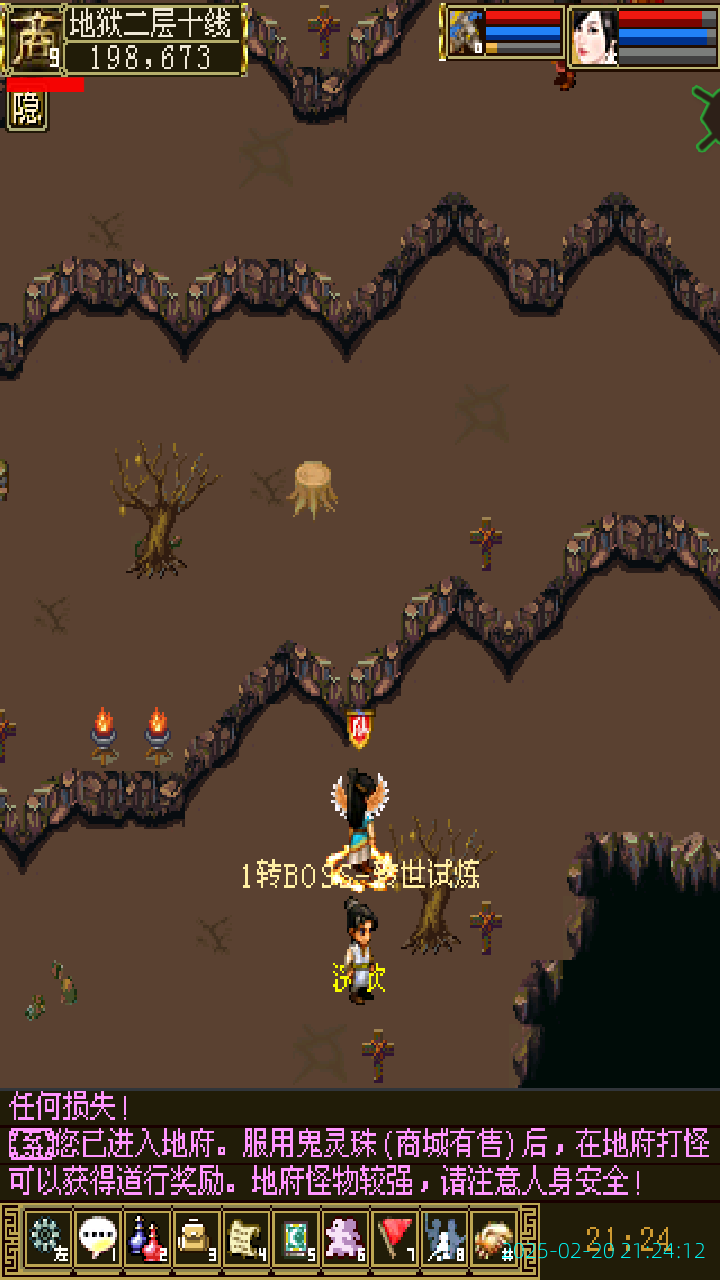Click the red flag icon
The height and width of the screenshot is (1280, 720).
point(395,1238)
